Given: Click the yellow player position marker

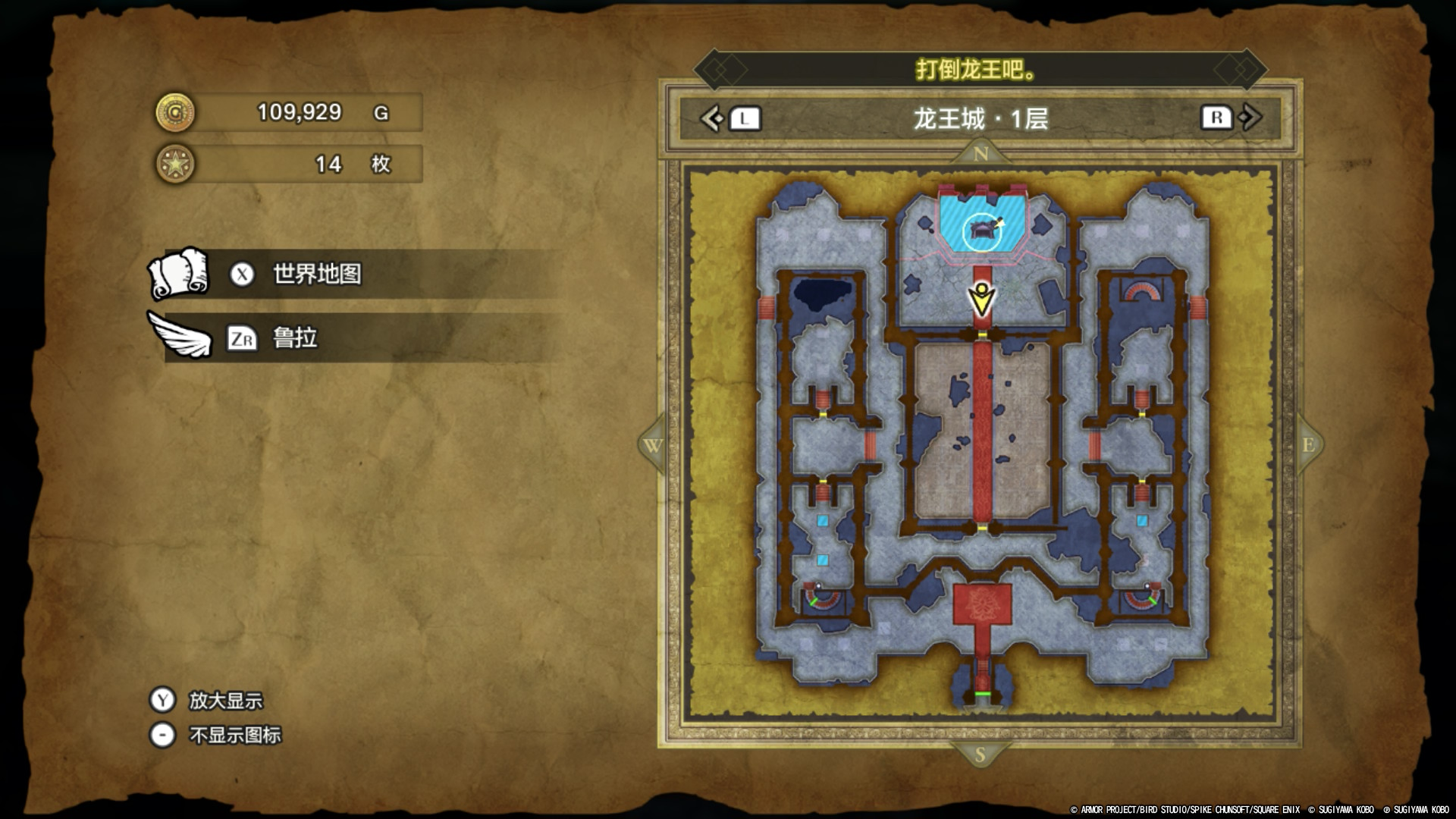Looking at the screenshot, I should pyautogui.click(x=982, y=300).
